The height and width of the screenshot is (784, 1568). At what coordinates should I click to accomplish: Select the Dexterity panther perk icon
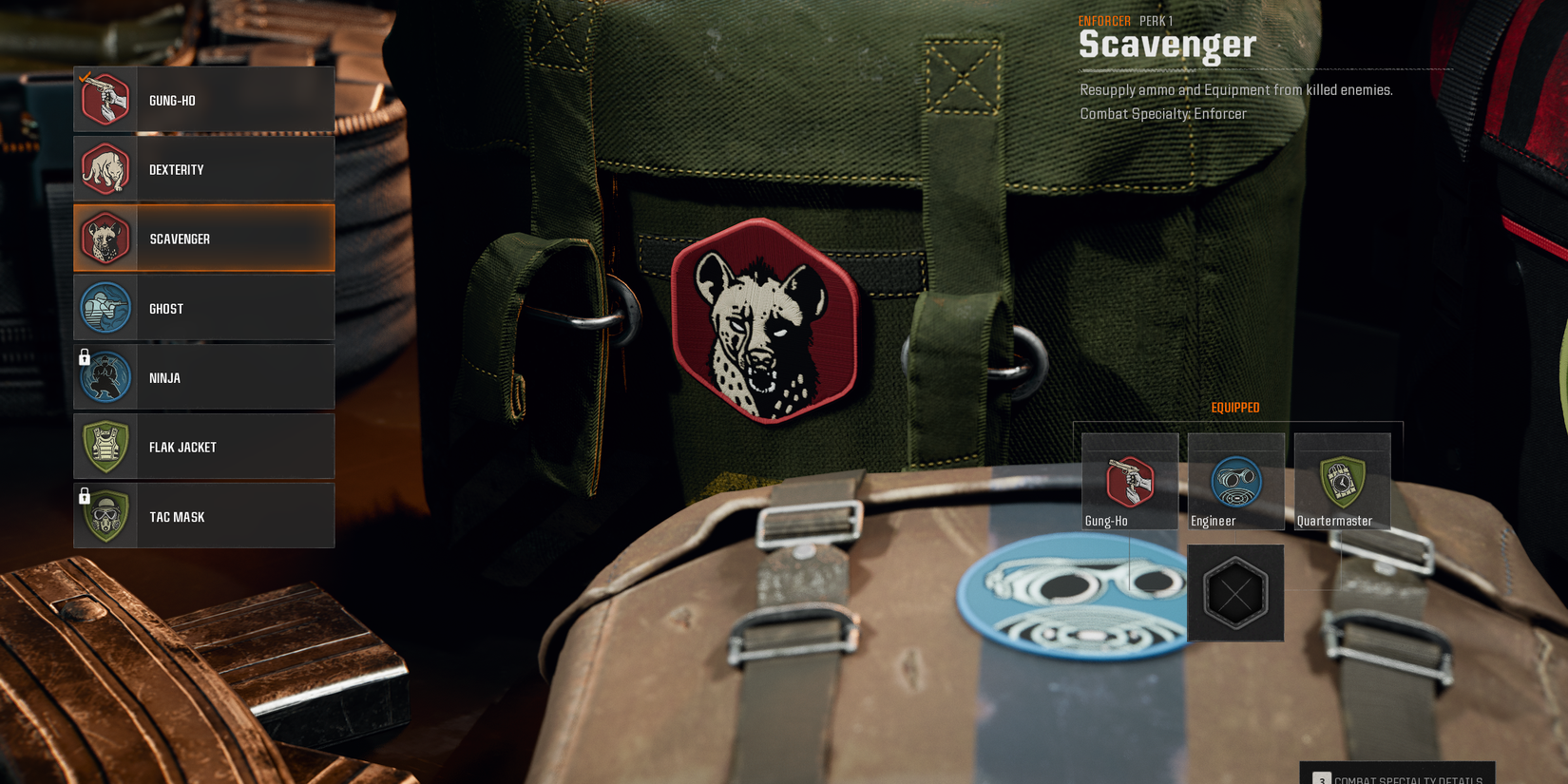click(x=105, y=168)
